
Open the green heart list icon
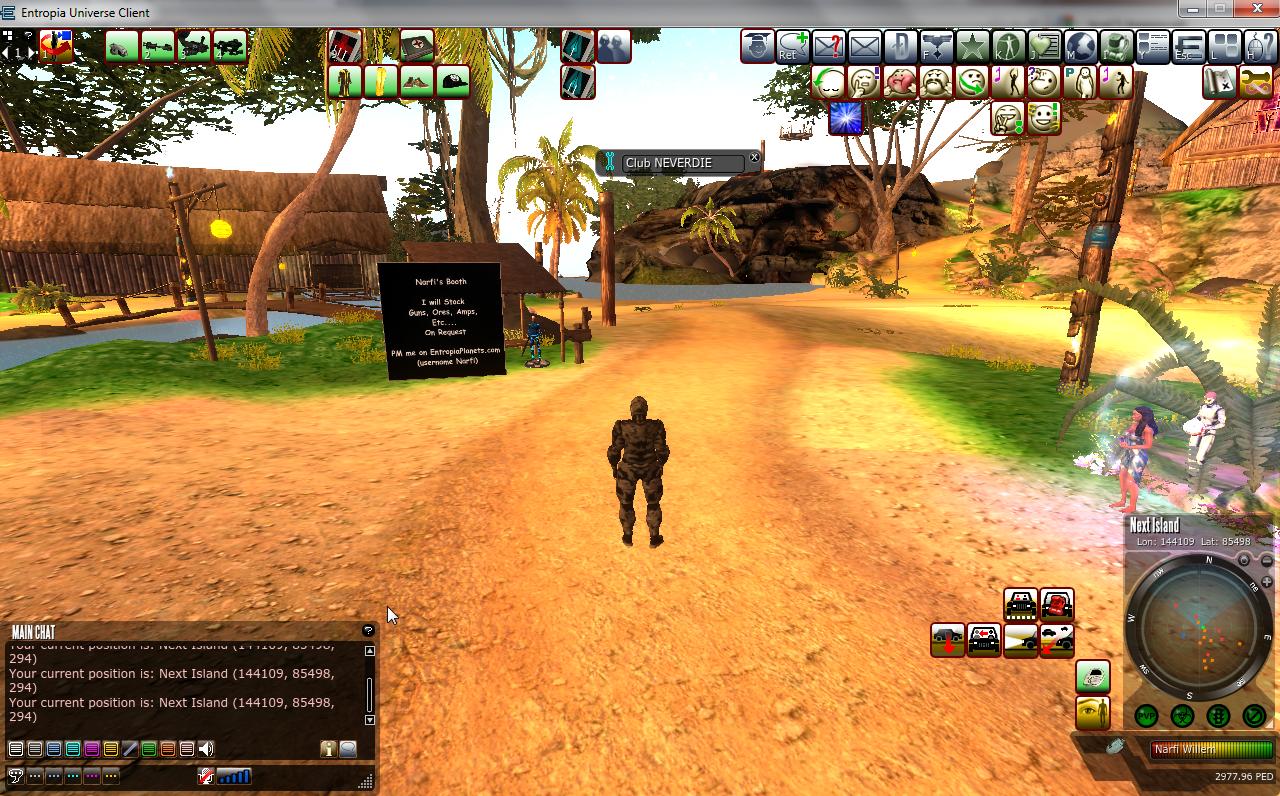coord(1044,46)
